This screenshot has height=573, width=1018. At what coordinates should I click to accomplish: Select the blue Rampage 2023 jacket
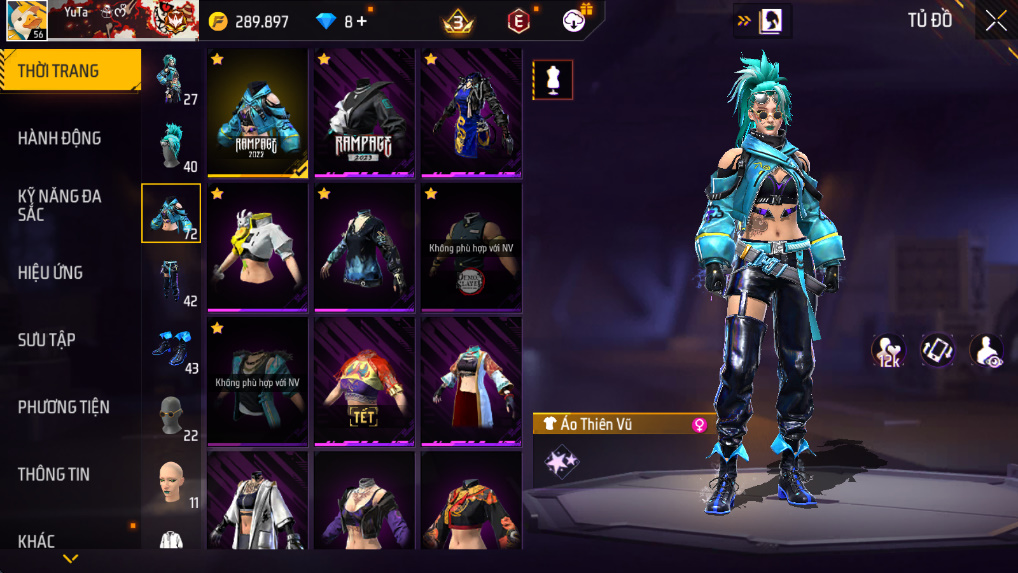tap(258, 113)
